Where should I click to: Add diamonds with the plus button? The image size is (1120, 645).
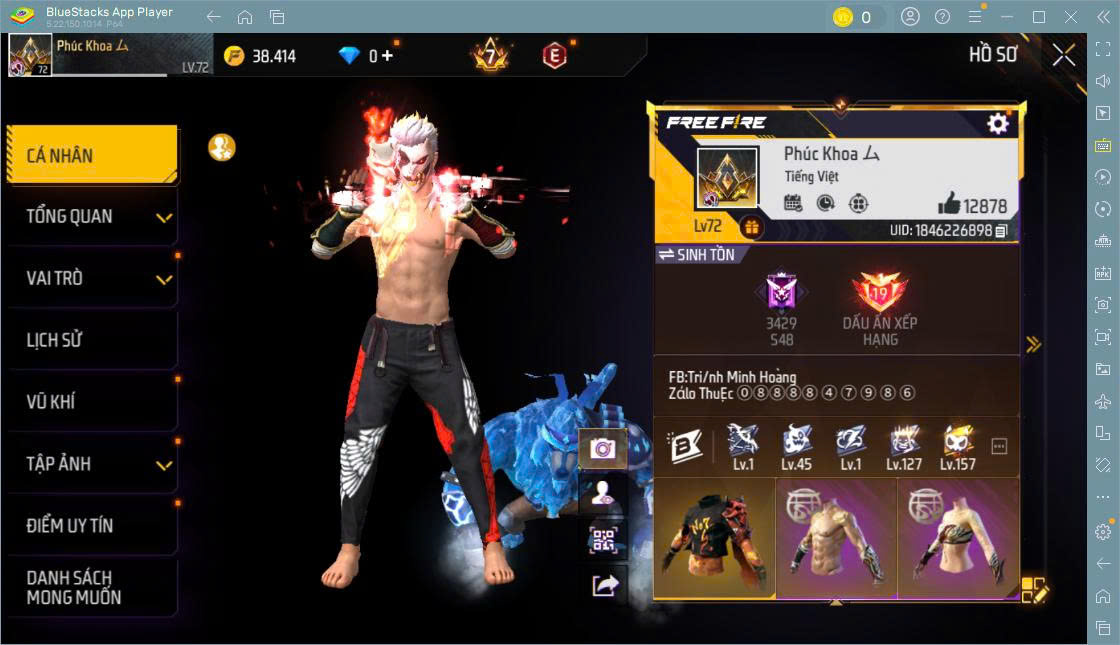click(x=387, y=56)
